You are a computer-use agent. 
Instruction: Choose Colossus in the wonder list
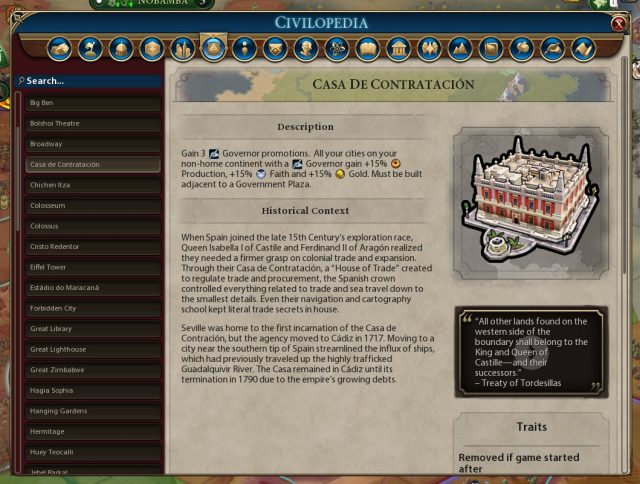(x=92, y=226)
